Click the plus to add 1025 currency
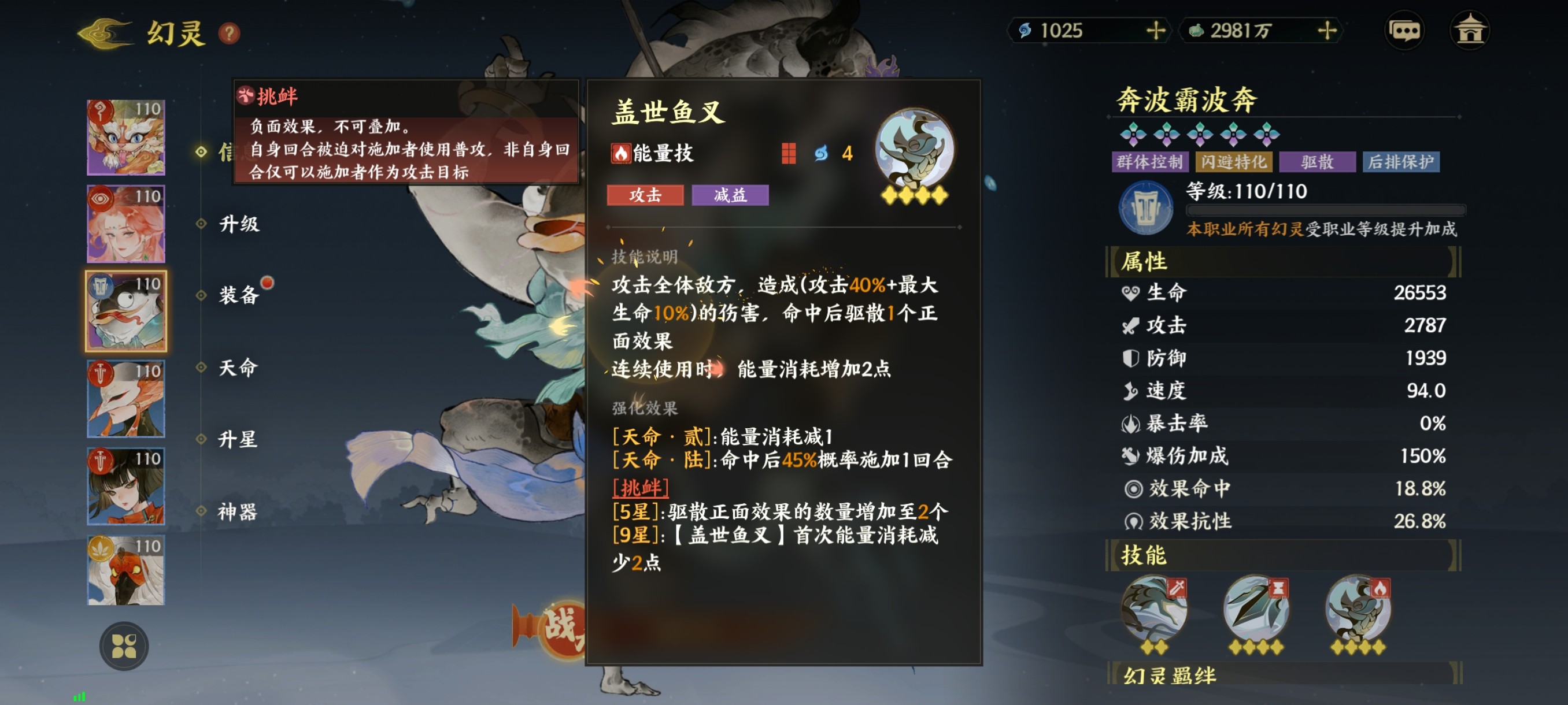The height and width of the screenshot is (705, 1568). [x=1155, y=32]
